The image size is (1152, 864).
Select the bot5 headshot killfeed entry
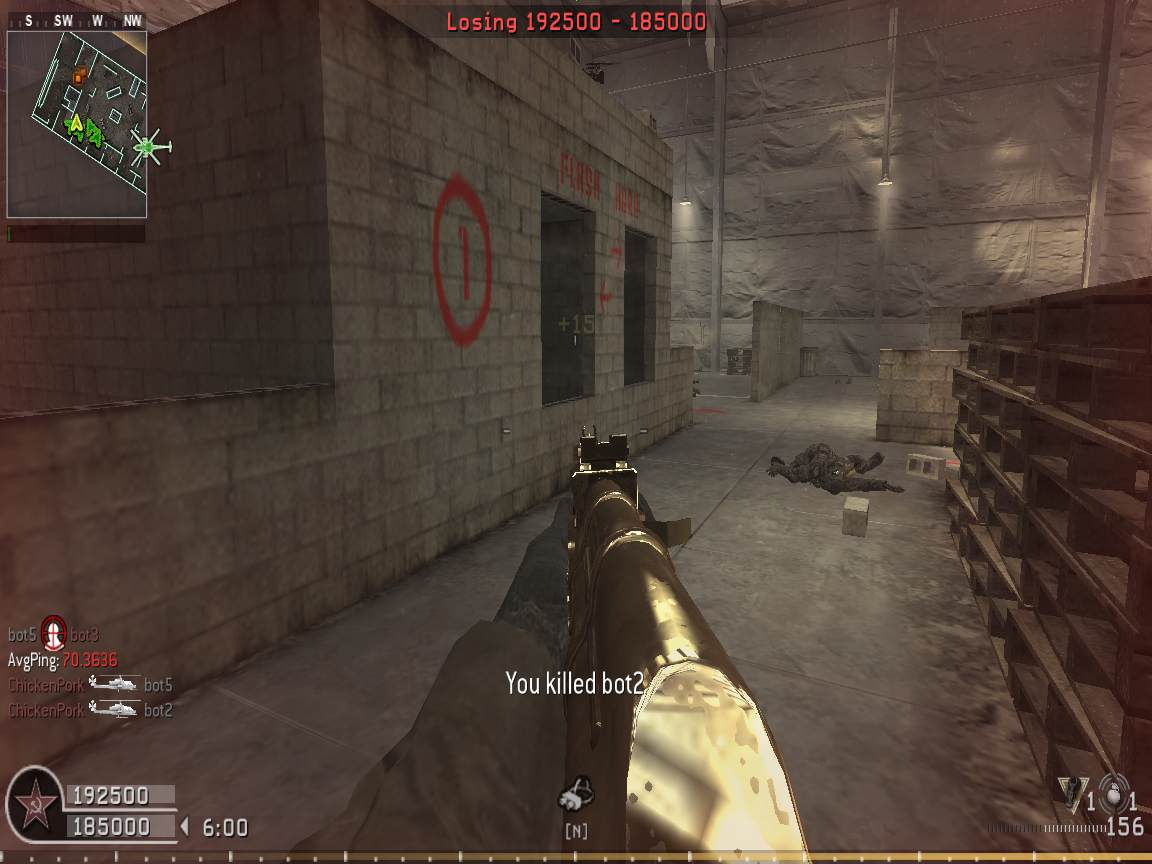(53, 633)
